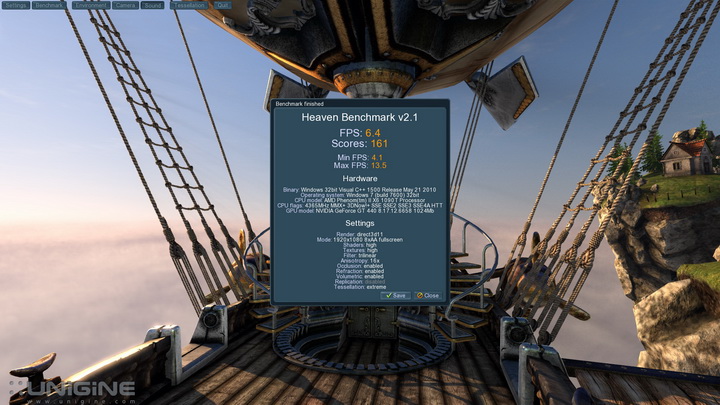Quit the Heaven Benchmark application
Viewport: 720px width, 405px height.
(222, 5)
